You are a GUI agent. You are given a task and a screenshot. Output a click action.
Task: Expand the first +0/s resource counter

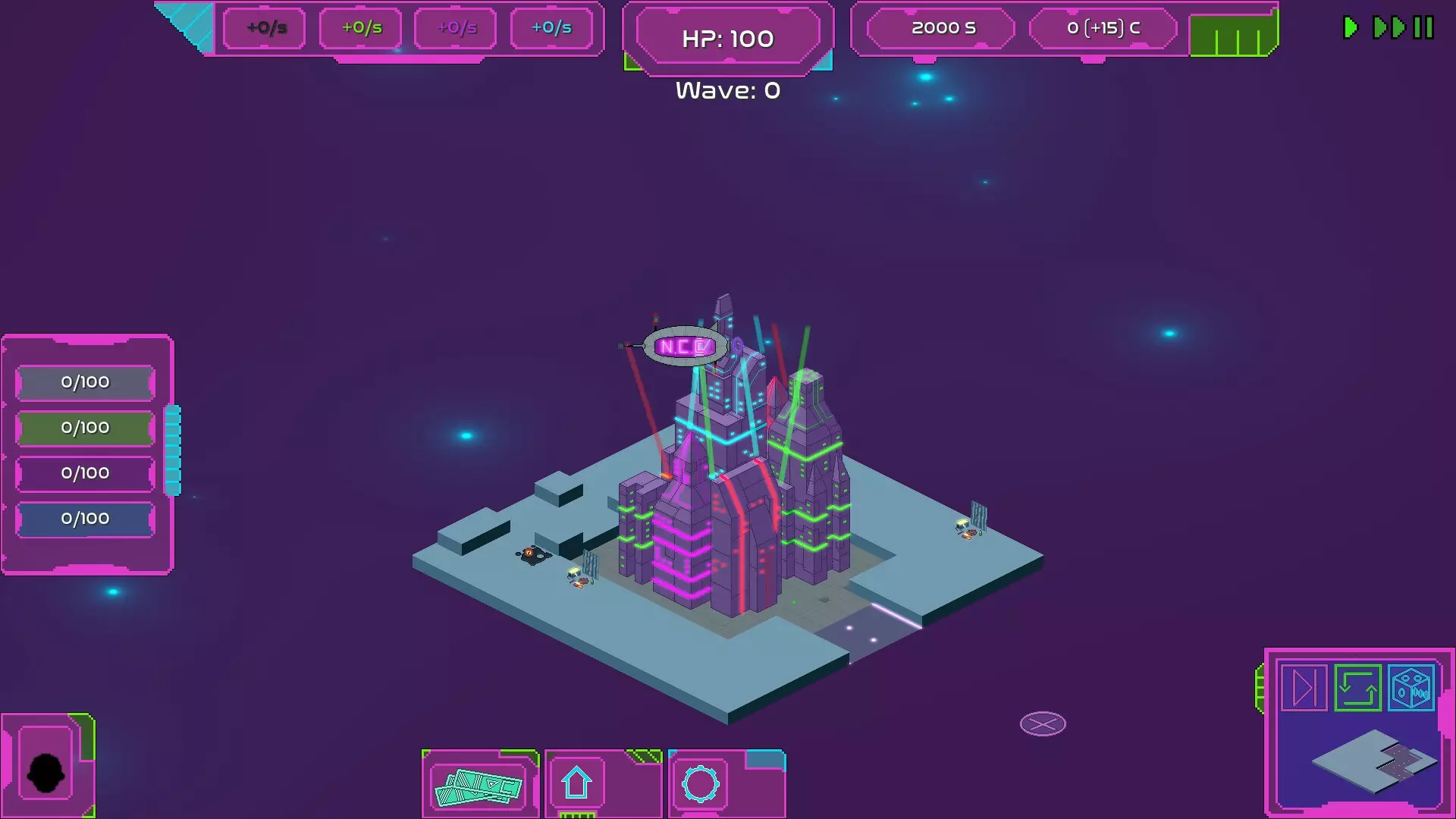coord(263,28)
